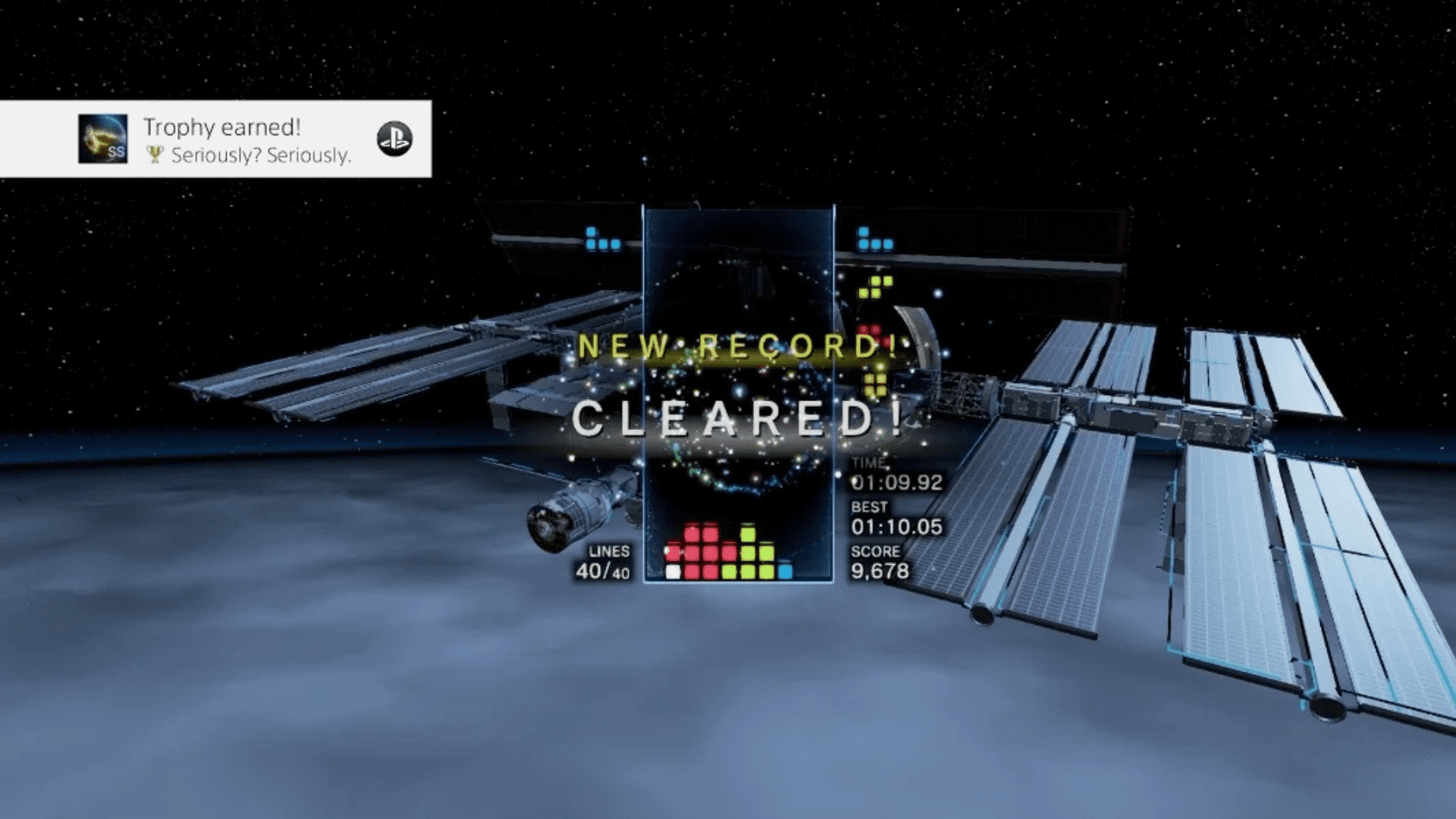Click the PlayStation logo on the trophy popup
Screen dimensions: 1456x819
394,139
